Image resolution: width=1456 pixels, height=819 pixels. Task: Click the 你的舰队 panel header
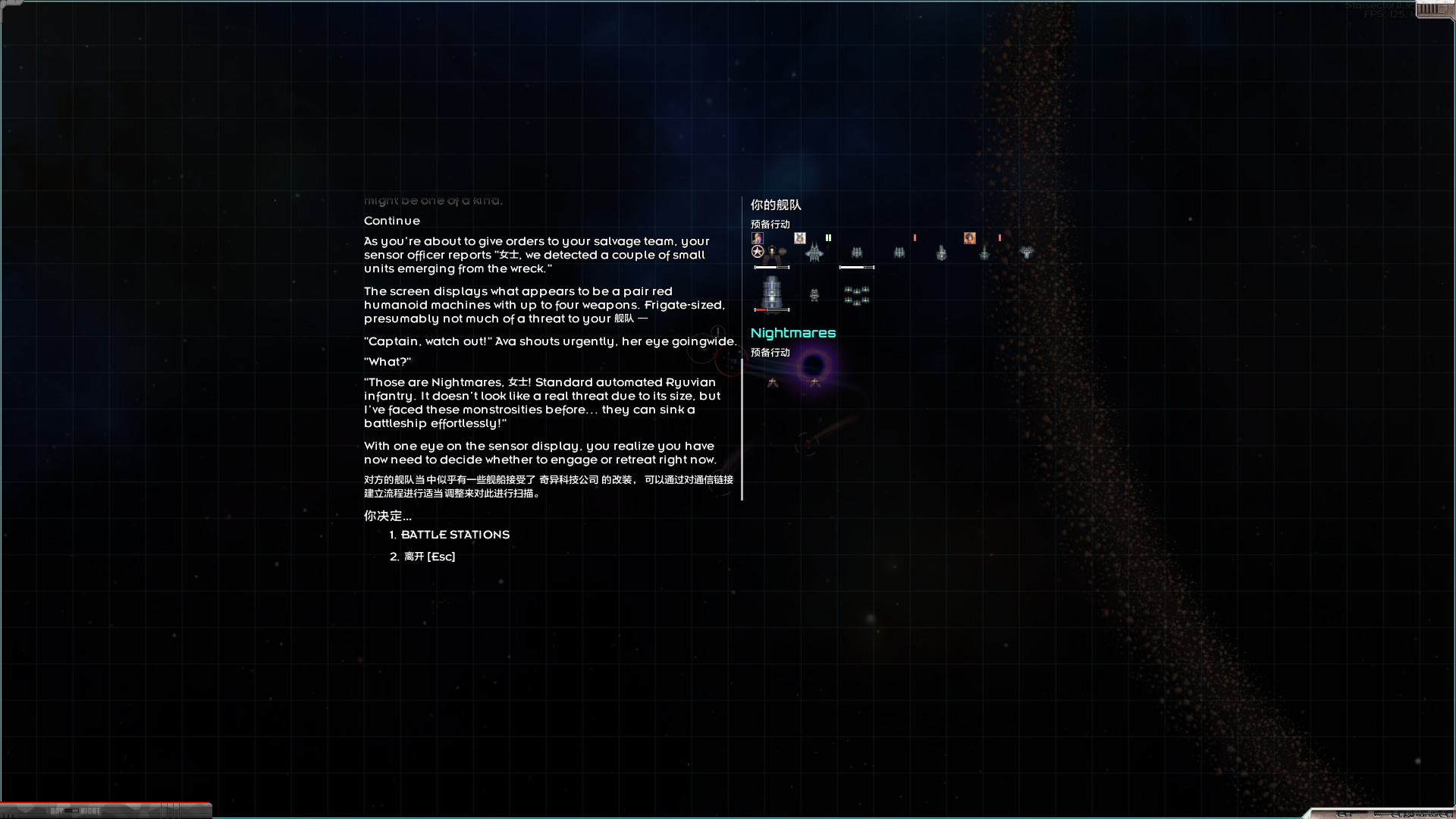(x=775, y=206)
